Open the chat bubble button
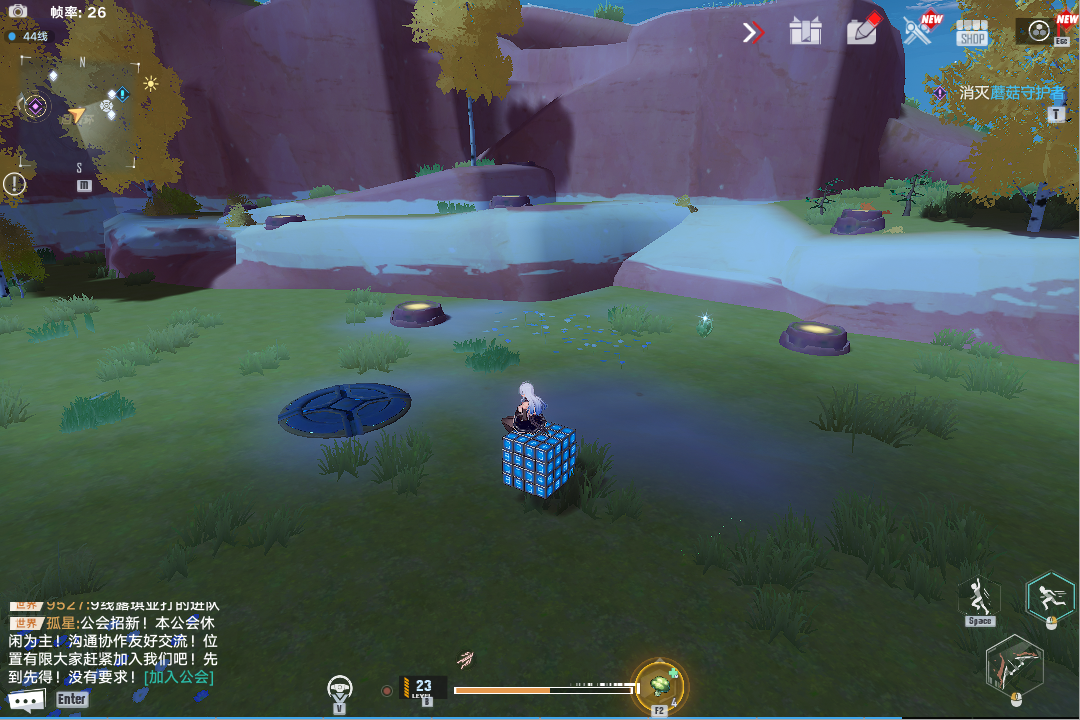The height and width of the screenshot is (720, 1080). click(x=26, y=700)
